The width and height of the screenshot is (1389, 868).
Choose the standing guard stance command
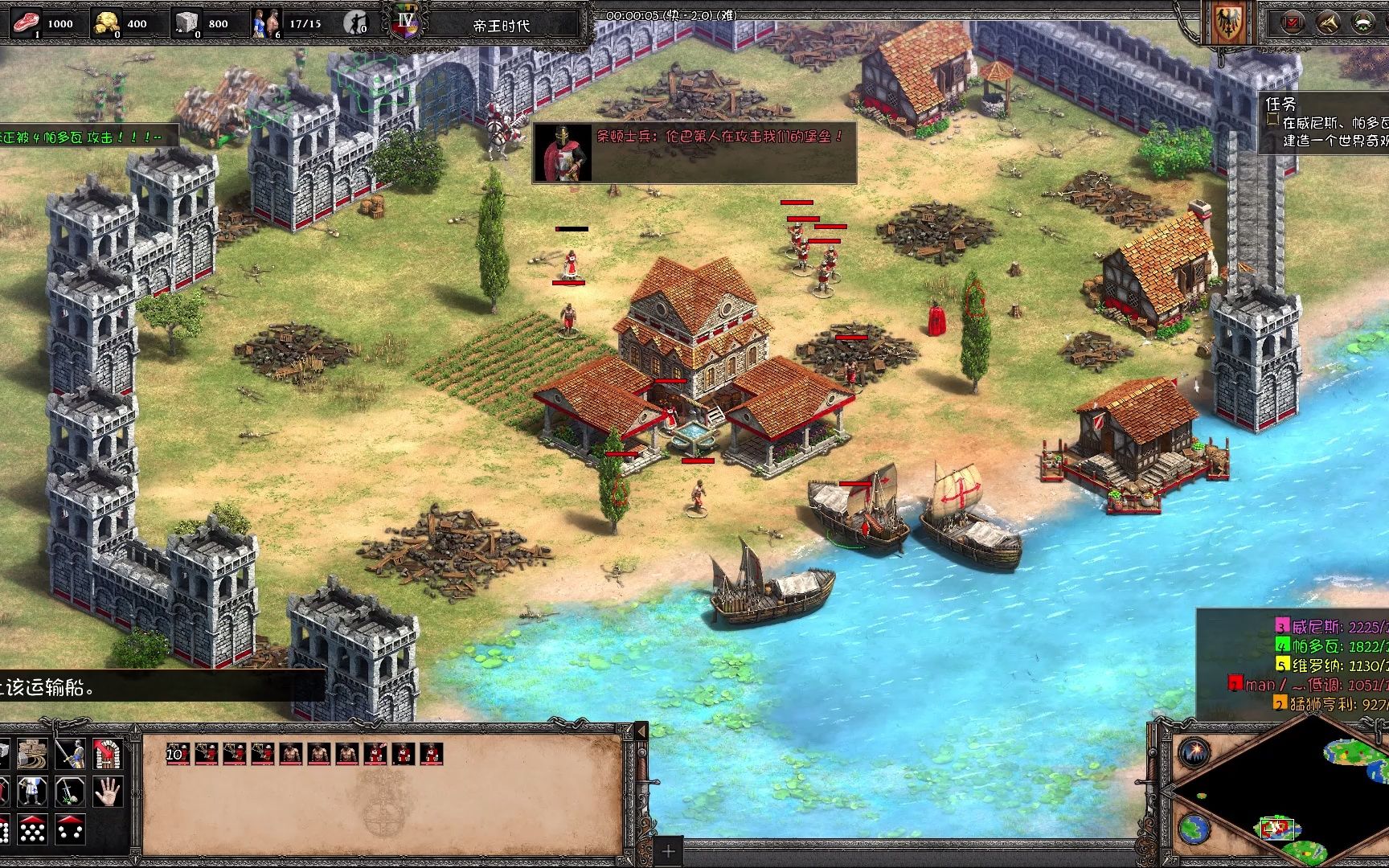click(33, 792)
